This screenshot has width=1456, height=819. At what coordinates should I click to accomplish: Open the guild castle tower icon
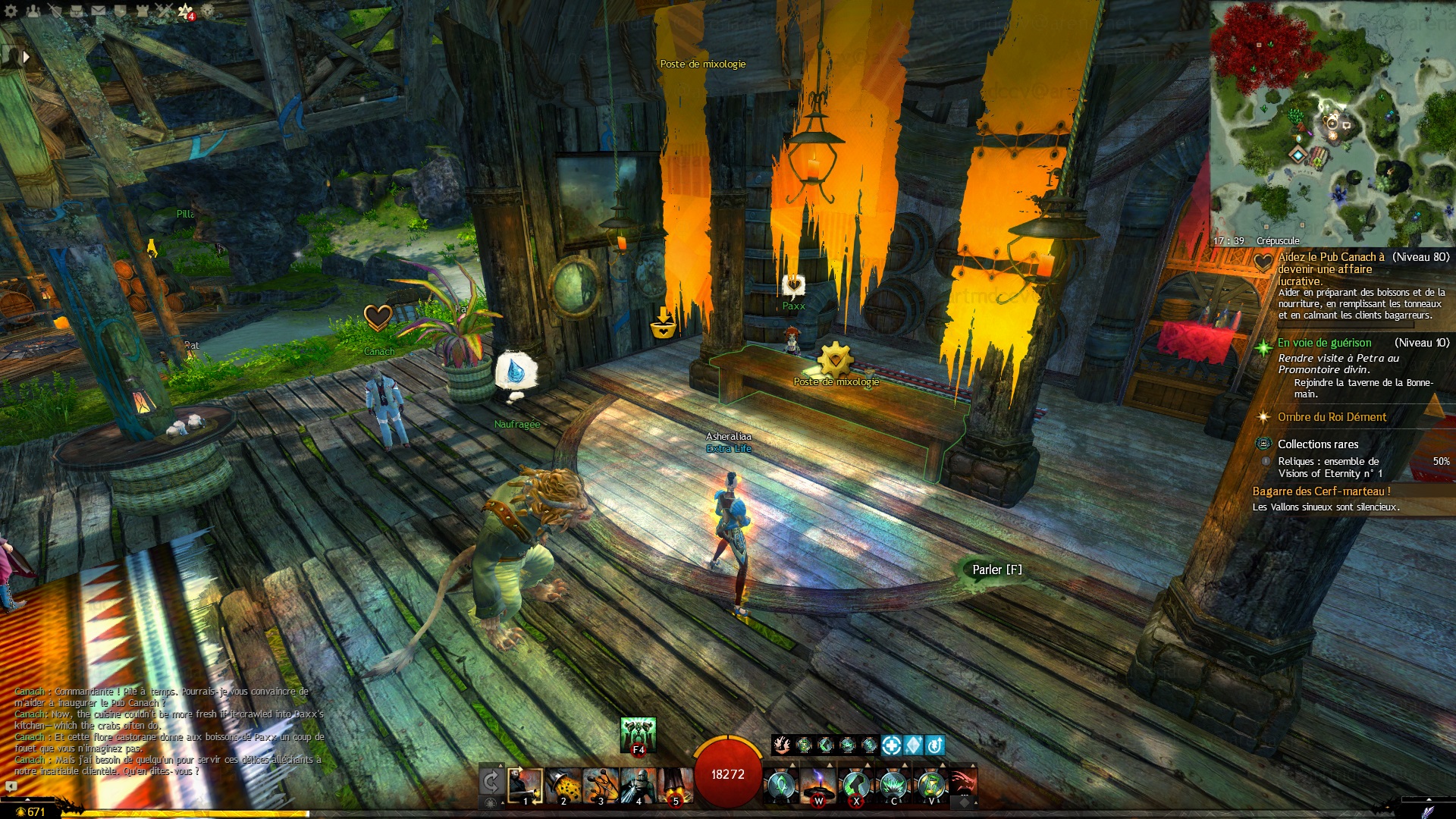(x=143, y=11)
